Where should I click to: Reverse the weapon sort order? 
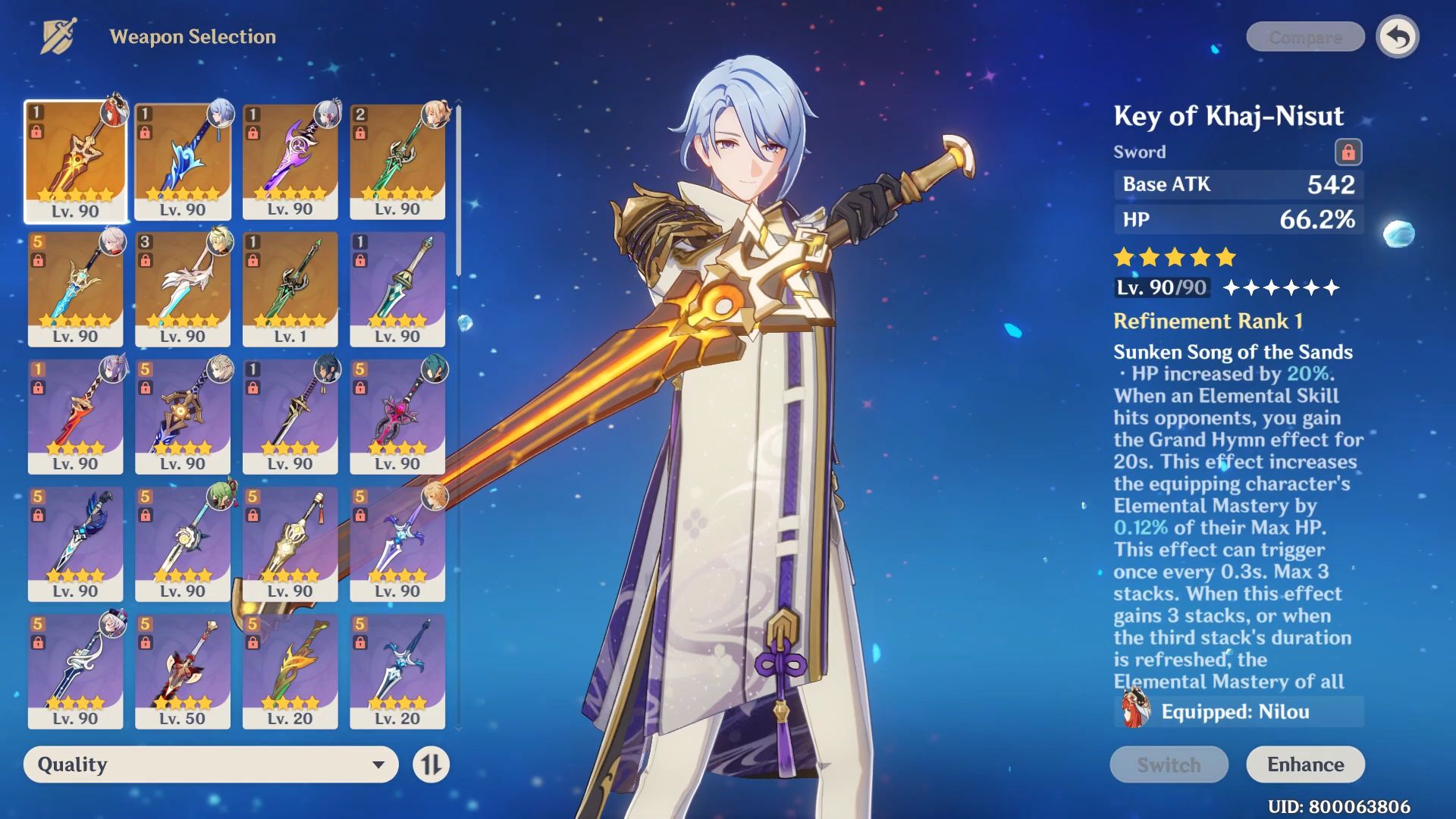coord(431,764)
